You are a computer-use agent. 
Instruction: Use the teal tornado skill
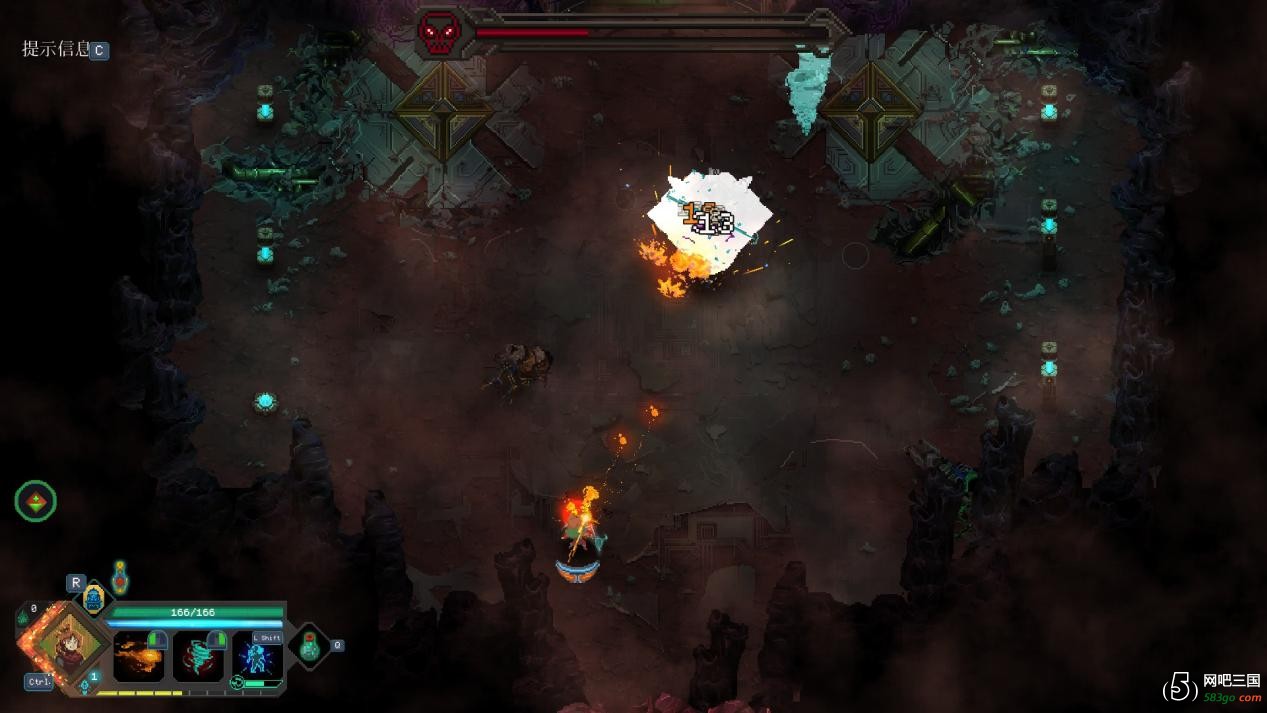tap(198, 656)
